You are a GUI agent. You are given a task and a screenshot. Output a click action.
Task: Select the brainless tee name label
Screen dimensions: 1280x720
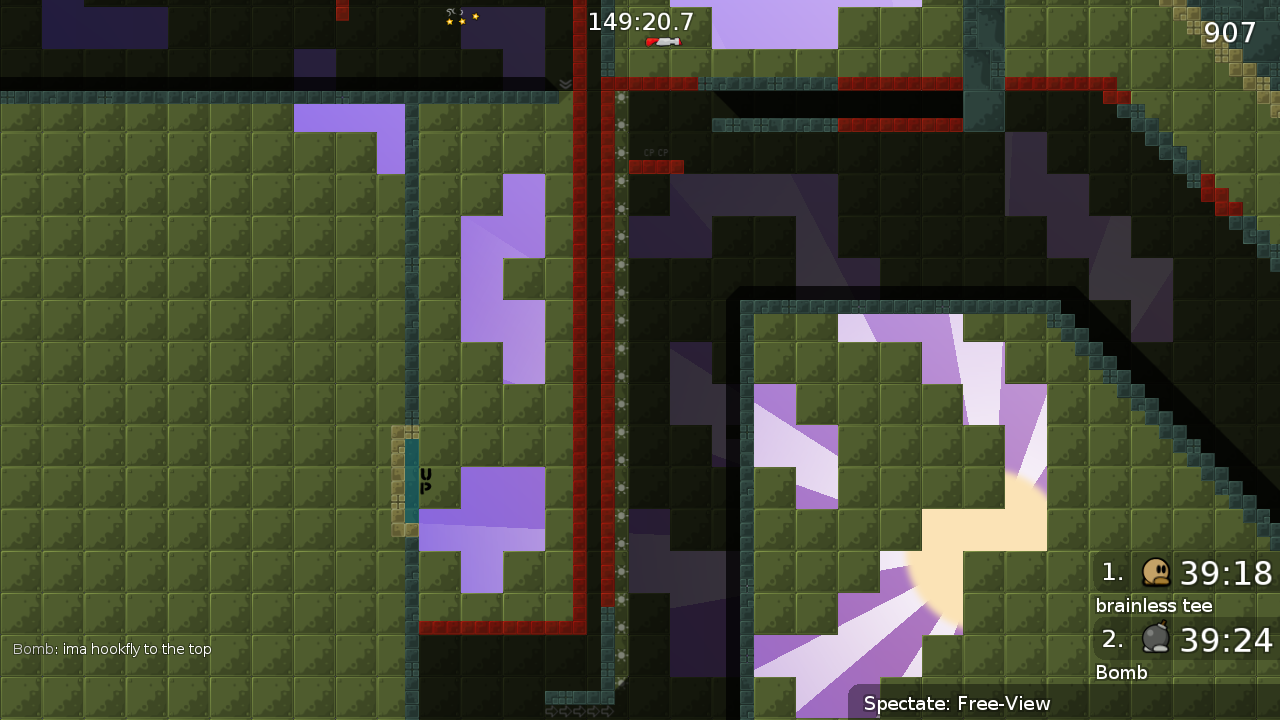point(1153,605)
